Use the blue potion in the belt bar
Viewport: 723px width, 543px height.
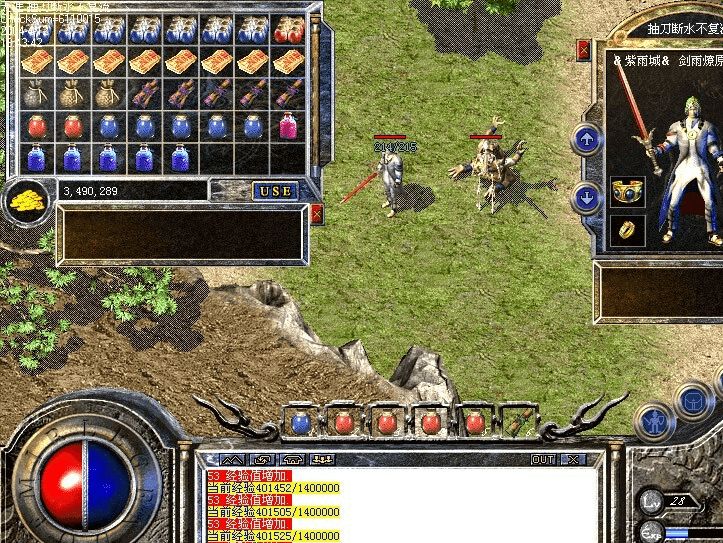pos(300,422)
